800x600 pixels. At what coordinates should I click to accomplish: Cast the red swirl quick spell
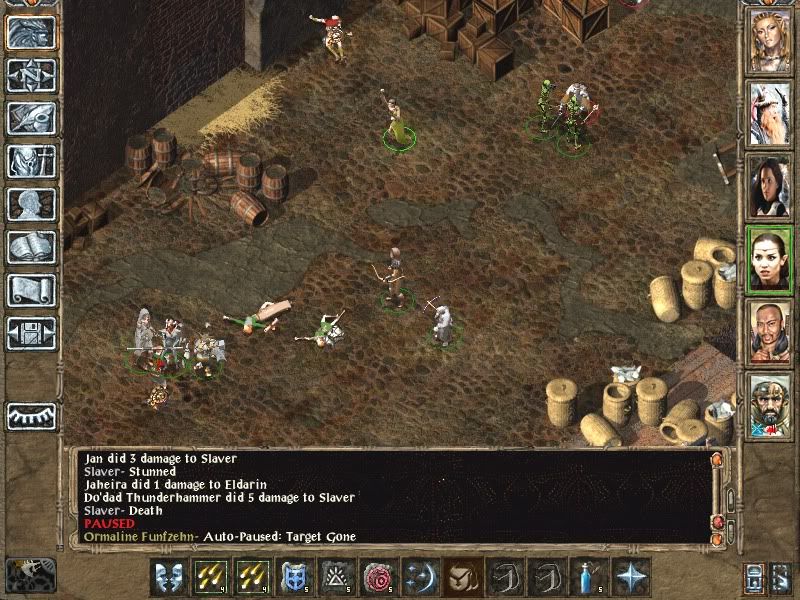click(379, 577)
